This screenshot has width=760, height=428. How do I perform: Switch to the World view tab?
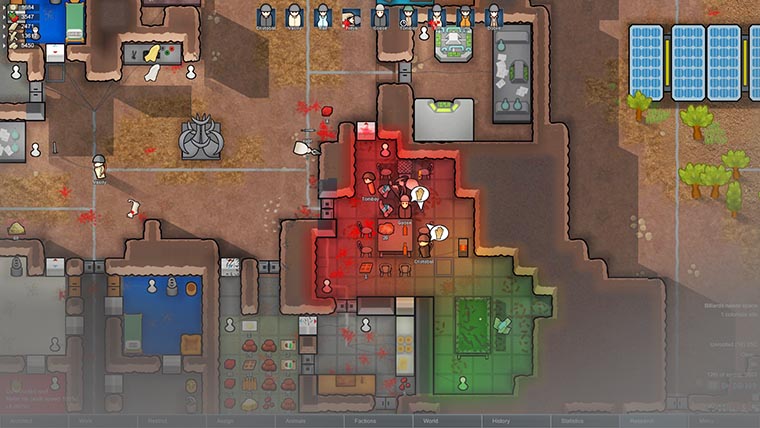(x=431, y=422)
